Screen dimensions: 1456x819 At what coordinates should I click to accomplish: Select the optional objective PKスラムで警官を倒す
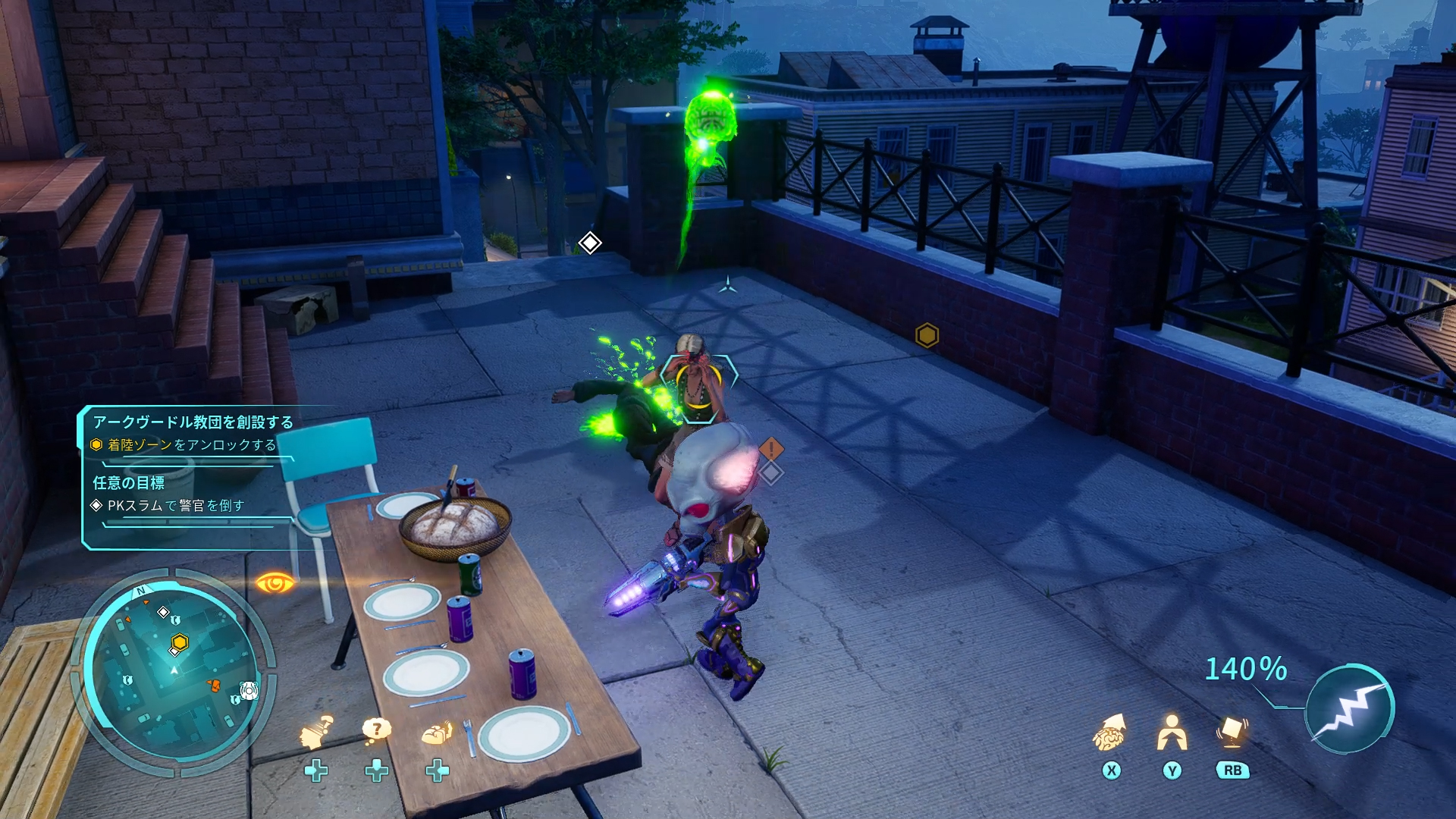point(175,506)
